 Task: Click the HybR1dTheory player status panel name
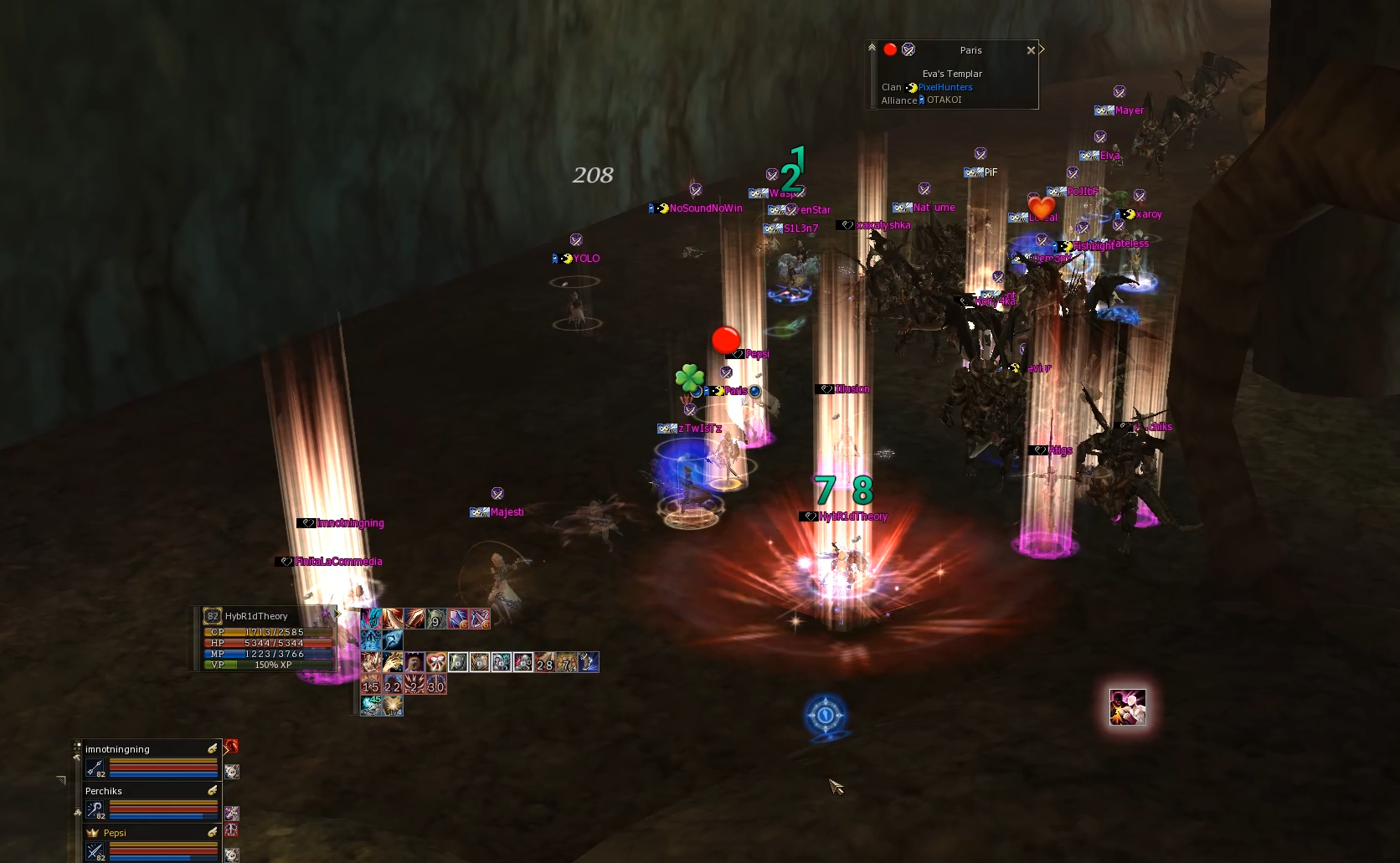click(256, 616)
